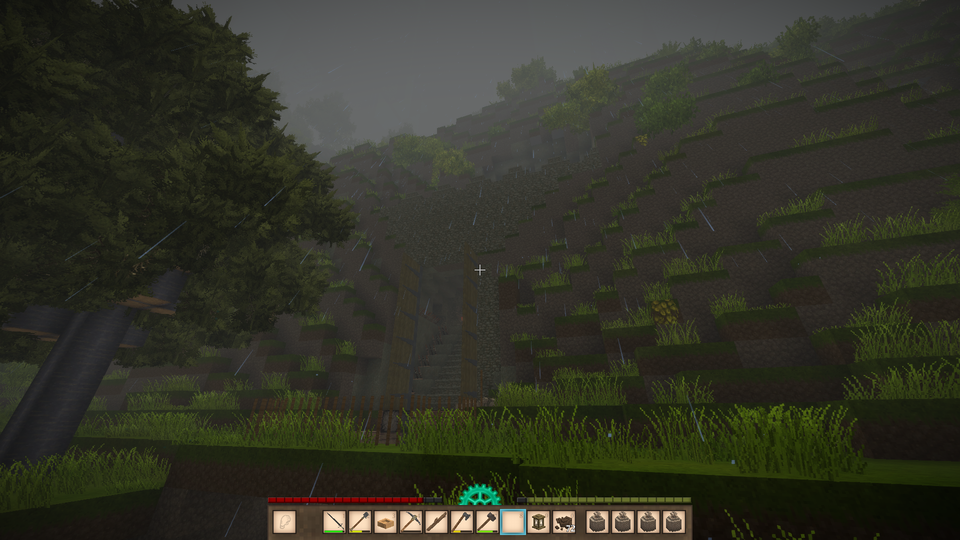
Task: Equip the axe from the hotbar
Action: pos(461,521)
